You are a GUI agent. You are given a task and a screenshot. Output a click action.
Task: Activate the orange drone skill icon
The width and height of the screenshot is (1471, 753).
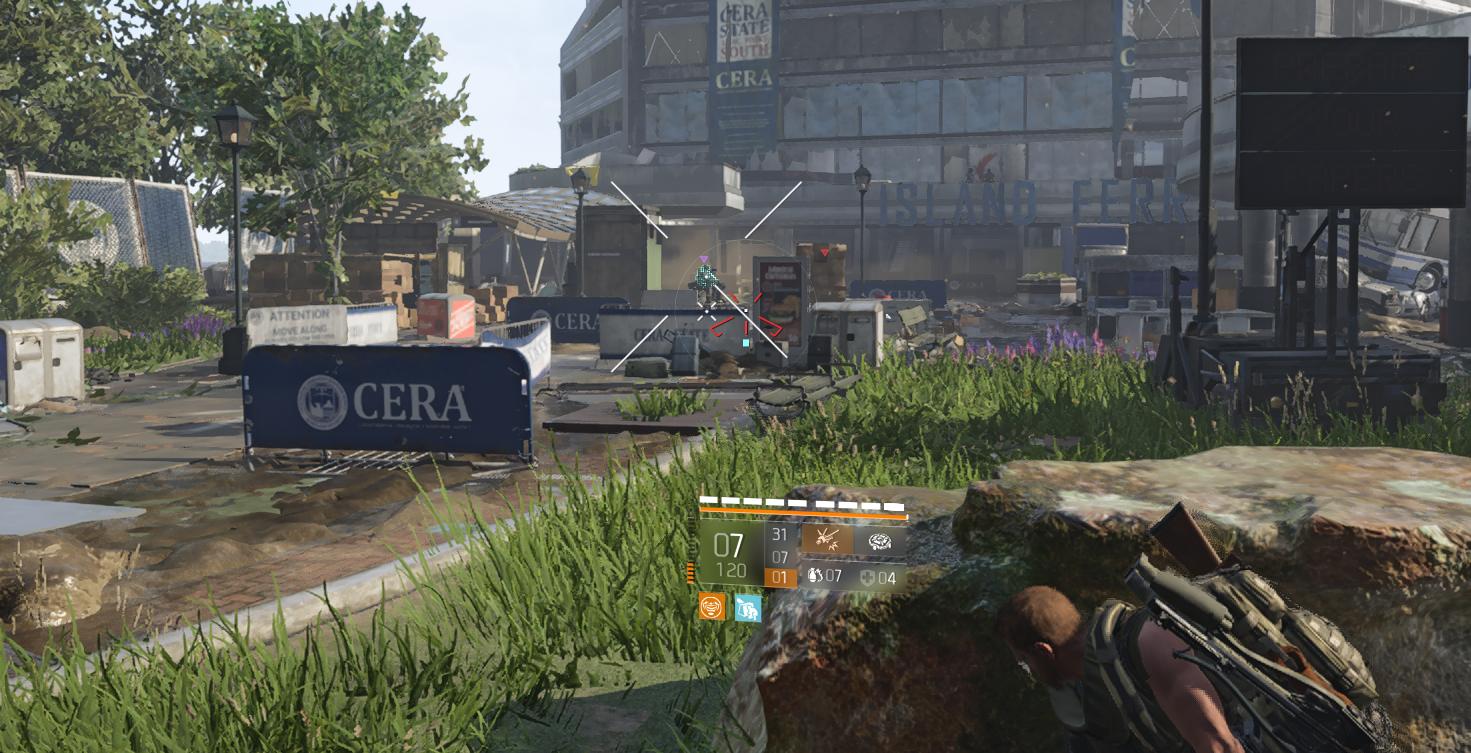[826, 541]
